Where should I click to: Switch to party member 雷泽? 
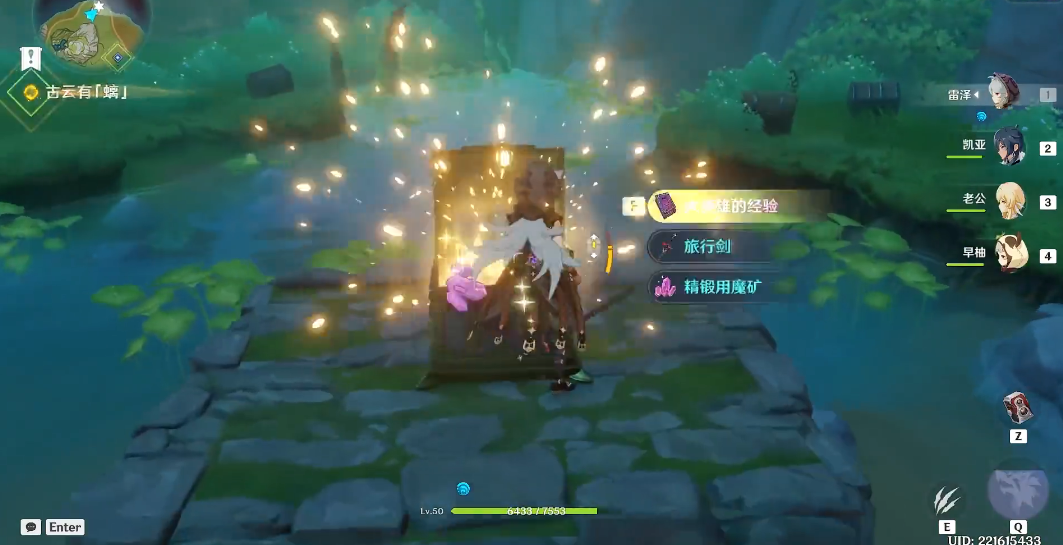(1003, 93)
